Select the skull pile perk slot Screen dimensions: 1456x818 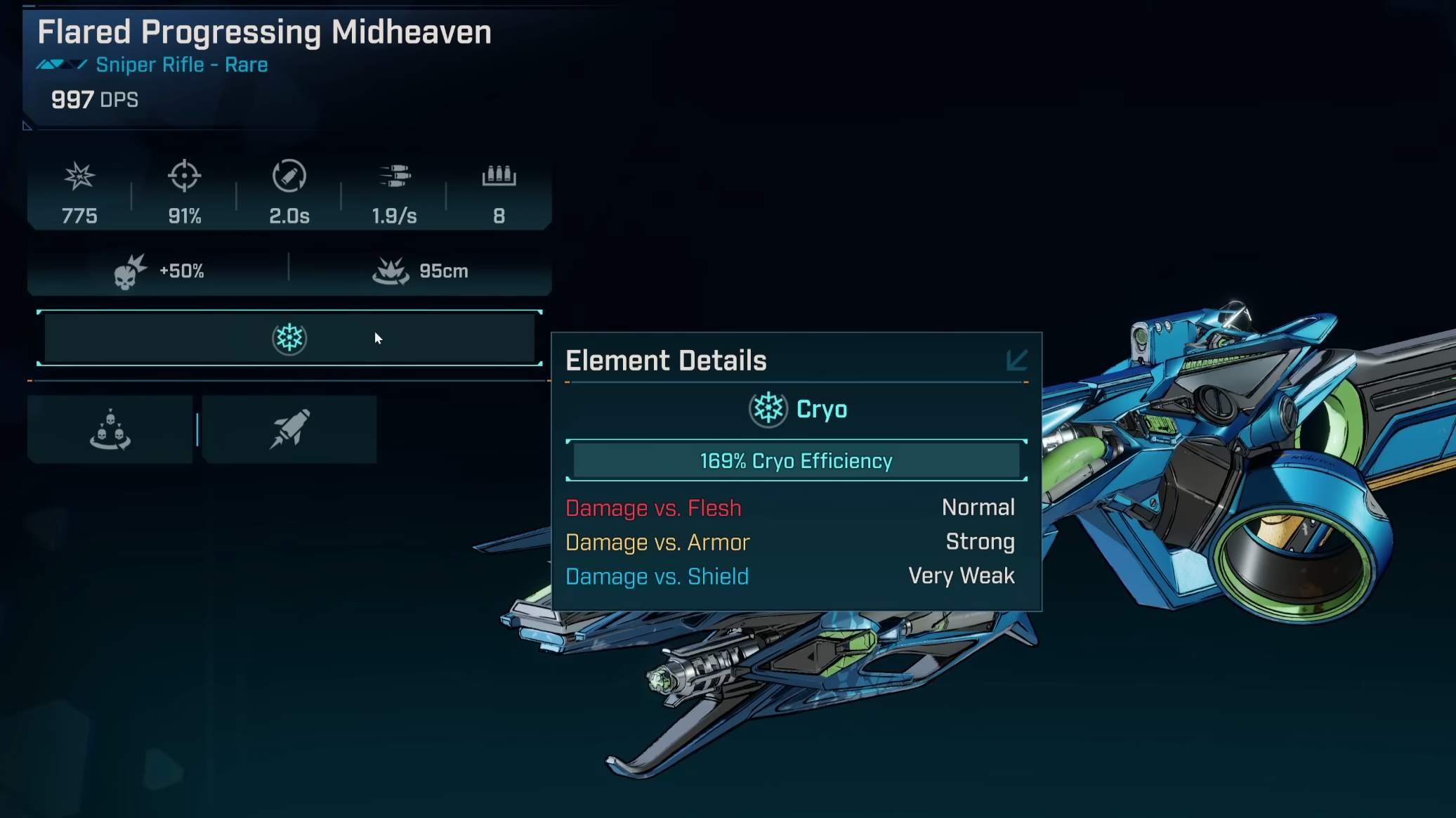tap(110, 429)
